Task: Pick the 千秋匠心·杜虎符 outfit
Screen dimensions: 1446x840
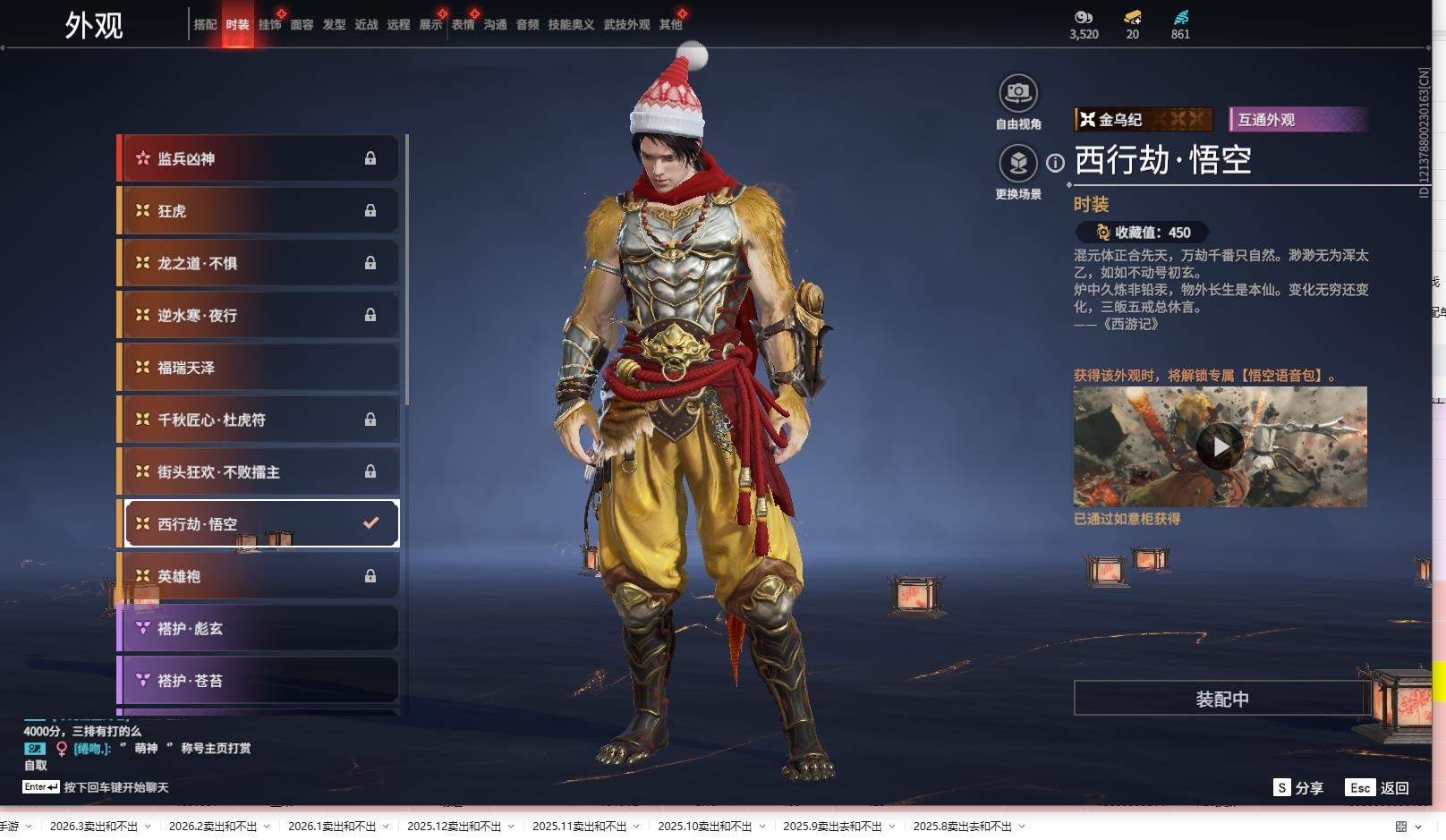Action: 259,420
